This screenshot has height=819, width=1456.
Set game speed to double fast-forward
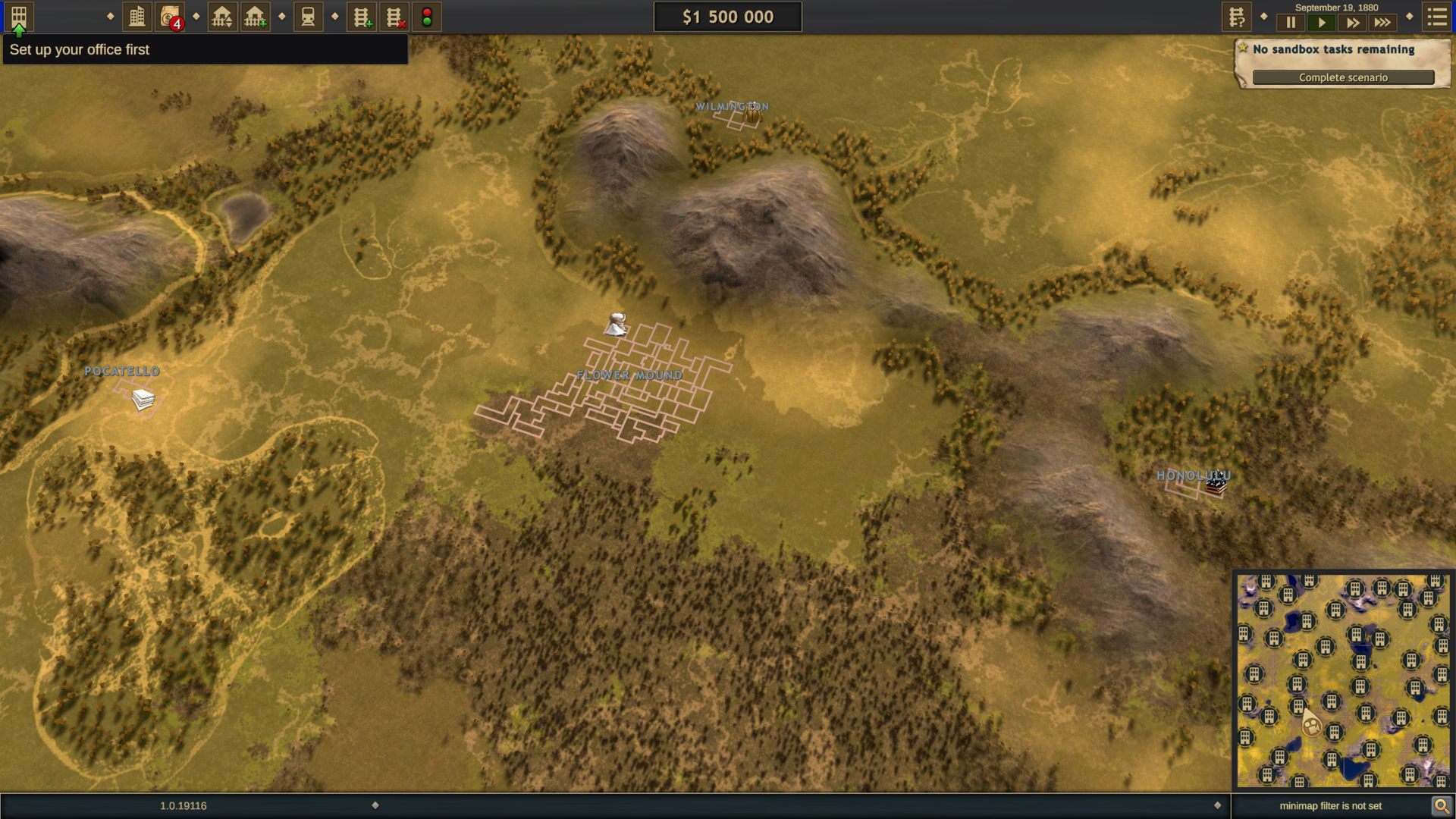[1352, 23]
